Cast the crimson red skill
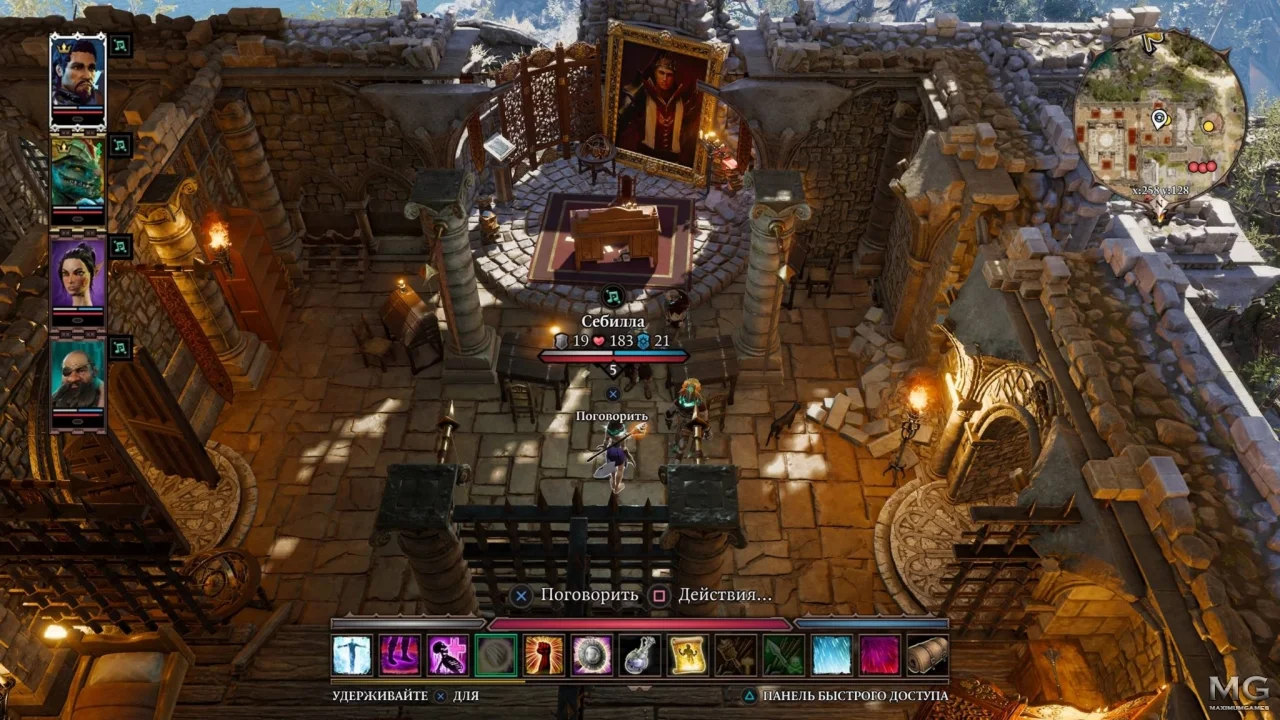1280x720 pixels. coord(880,655)
